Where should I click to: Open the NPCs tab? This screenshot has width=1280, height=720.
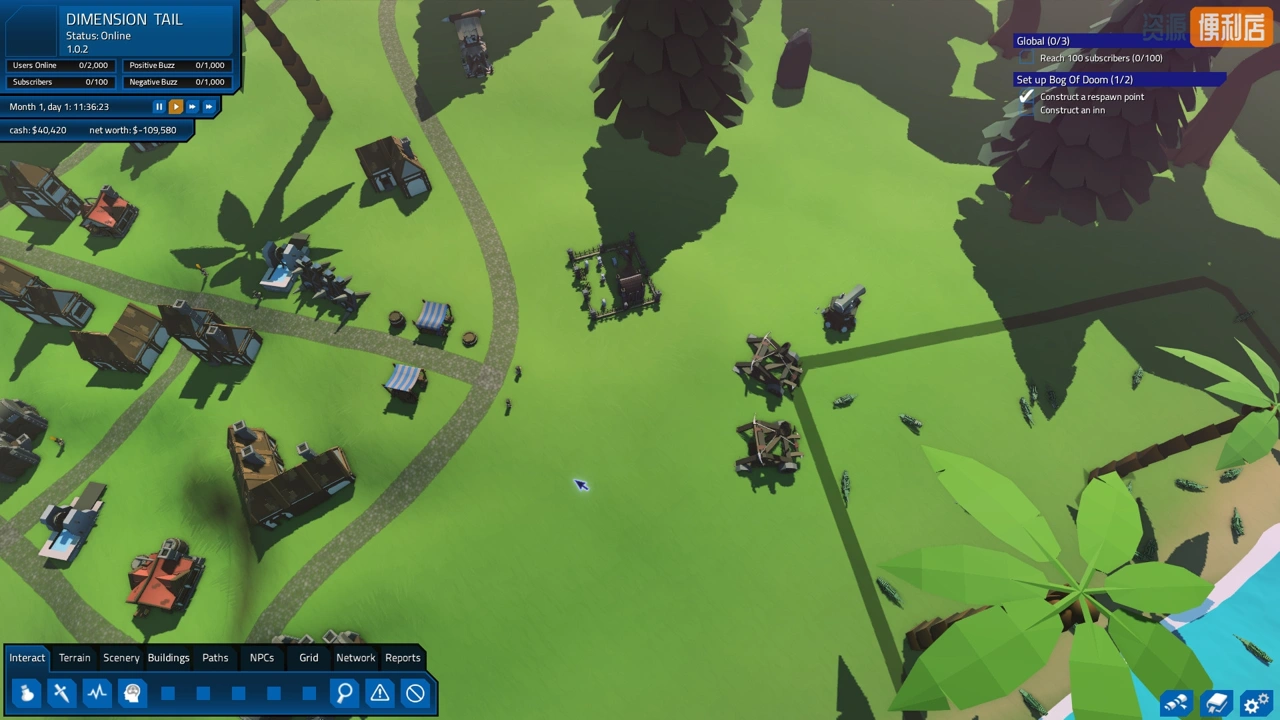click(x=262, y=657)
